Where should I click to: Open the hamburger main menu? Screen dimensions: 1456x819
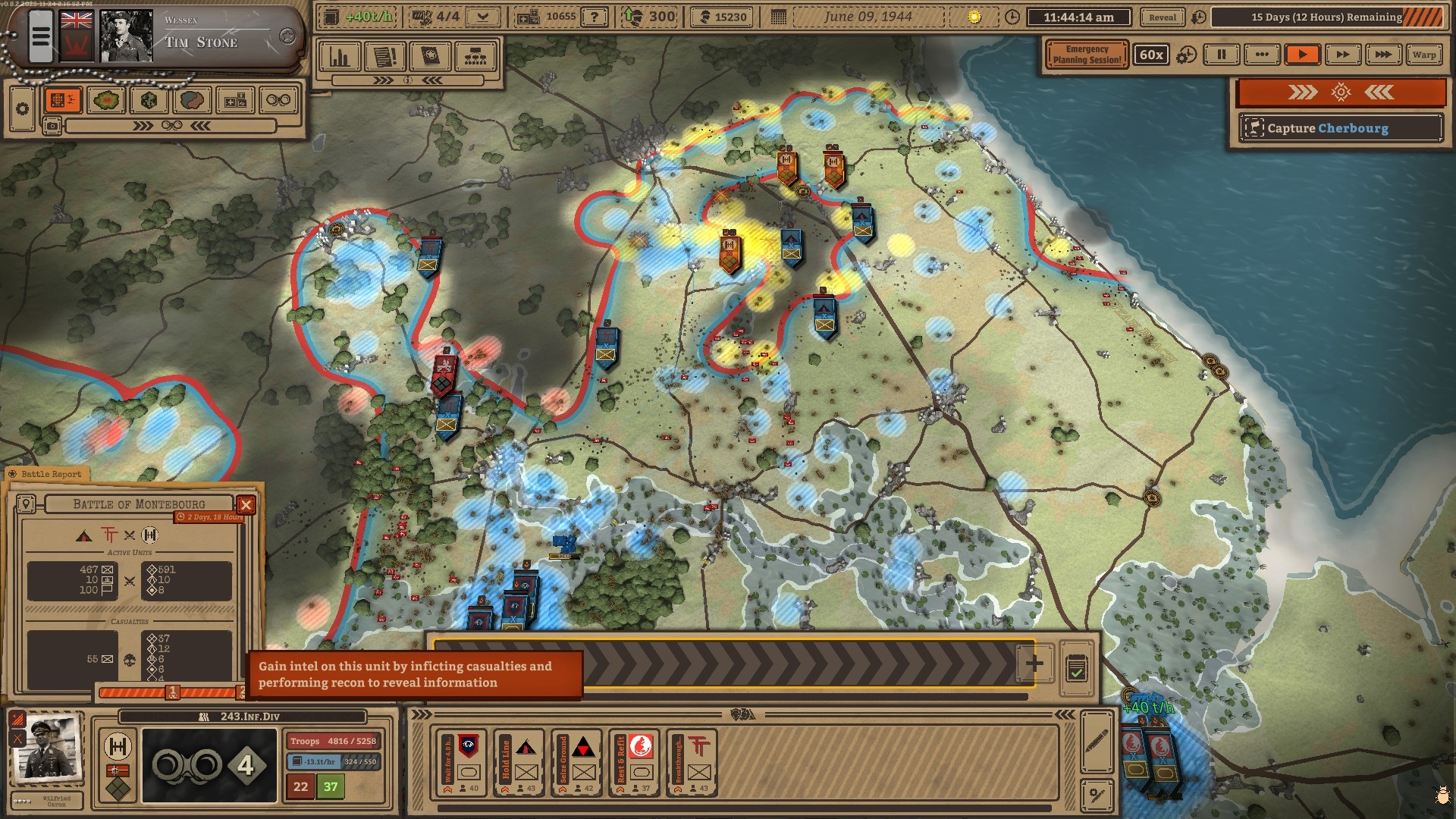pos(41,36)
